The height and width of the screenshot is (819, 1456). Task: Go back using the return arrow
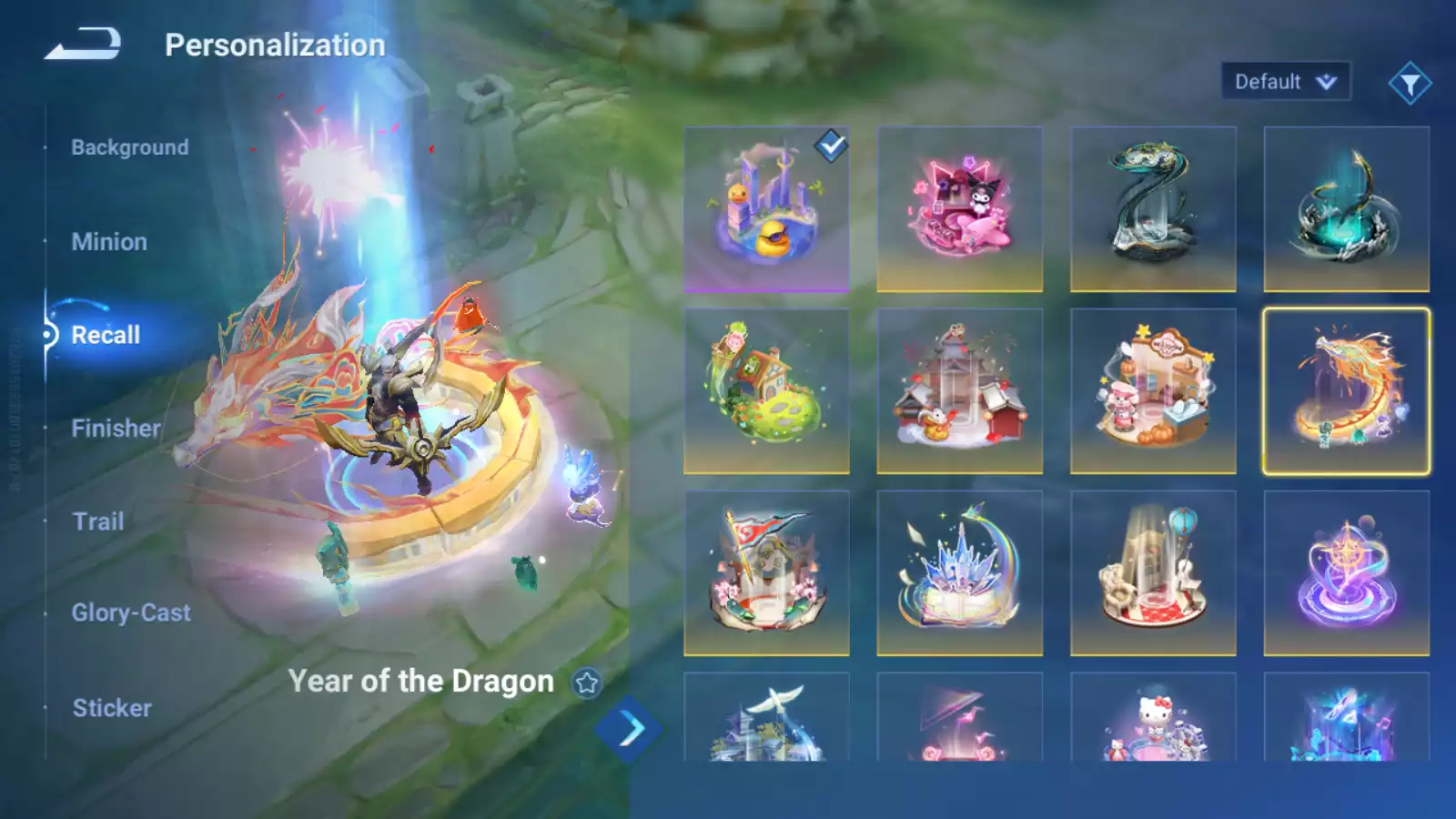pos(83,44)
